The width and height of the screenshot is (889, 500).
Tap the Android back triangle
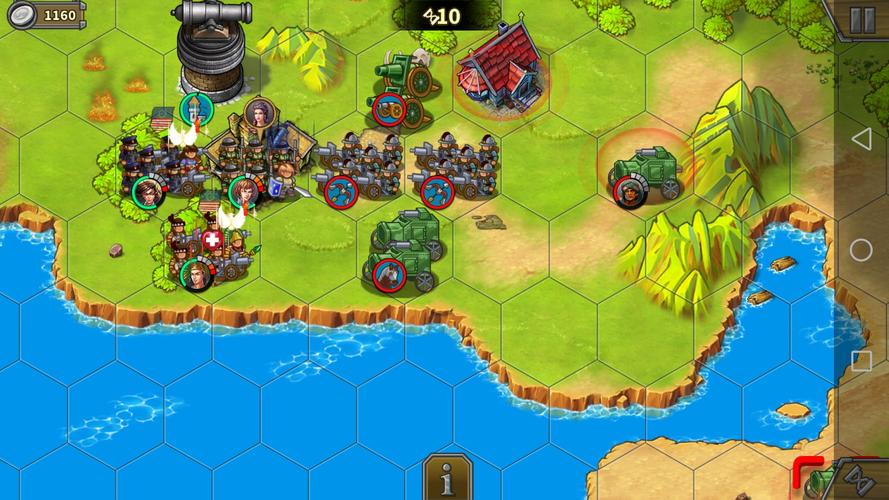point(861,138)
